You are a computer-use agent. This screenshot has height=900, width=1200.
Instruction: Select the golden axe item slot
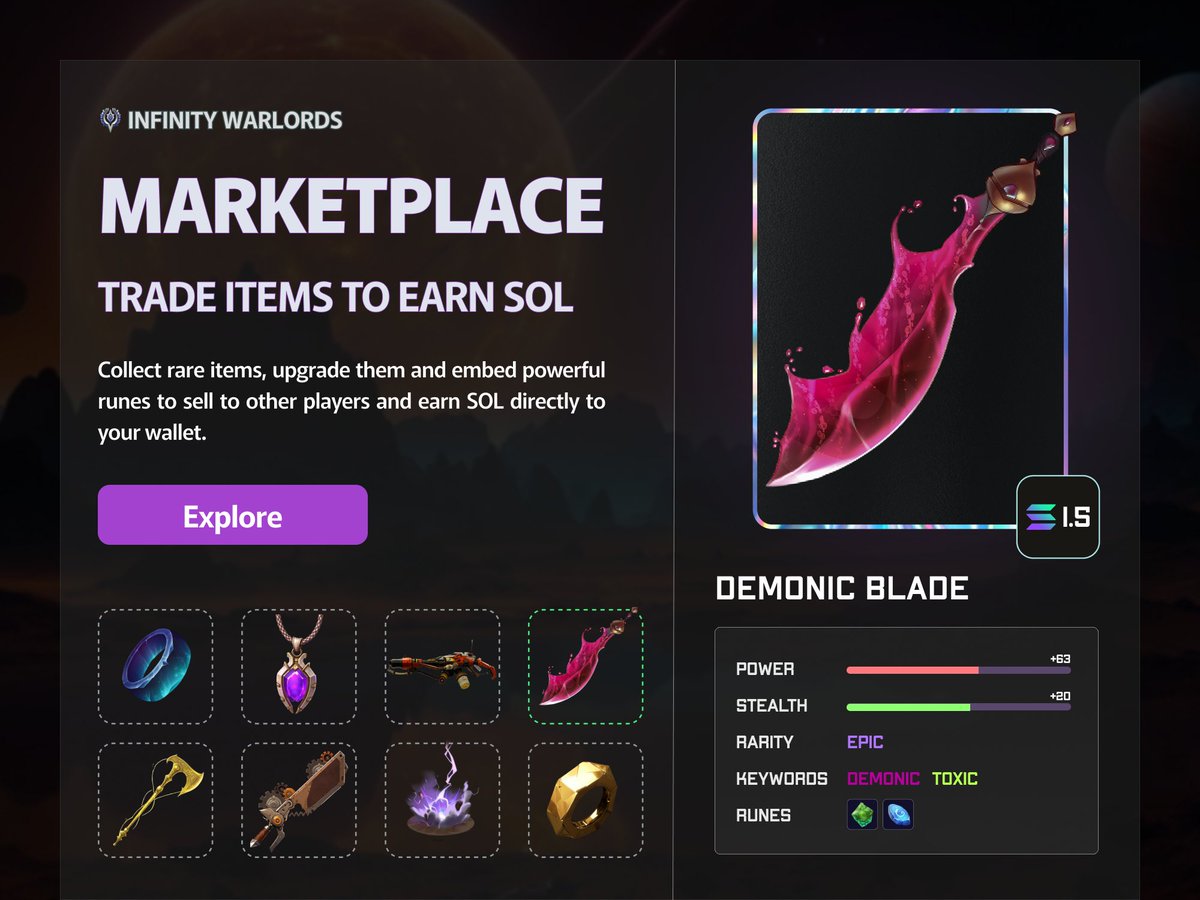point(155,800)
